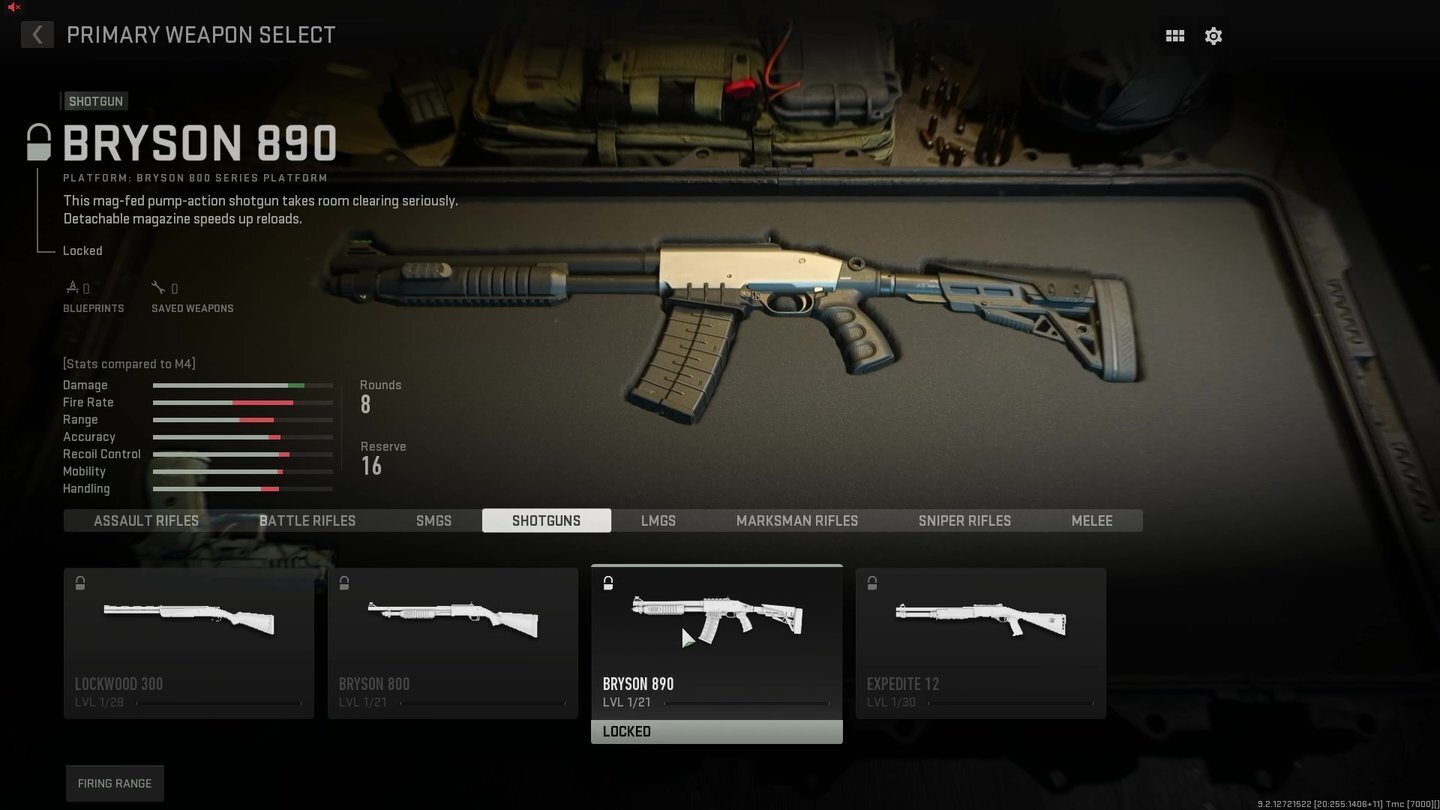Click the FIRING RANGE button
This screenshot has width=1440, height=810.
114,783
